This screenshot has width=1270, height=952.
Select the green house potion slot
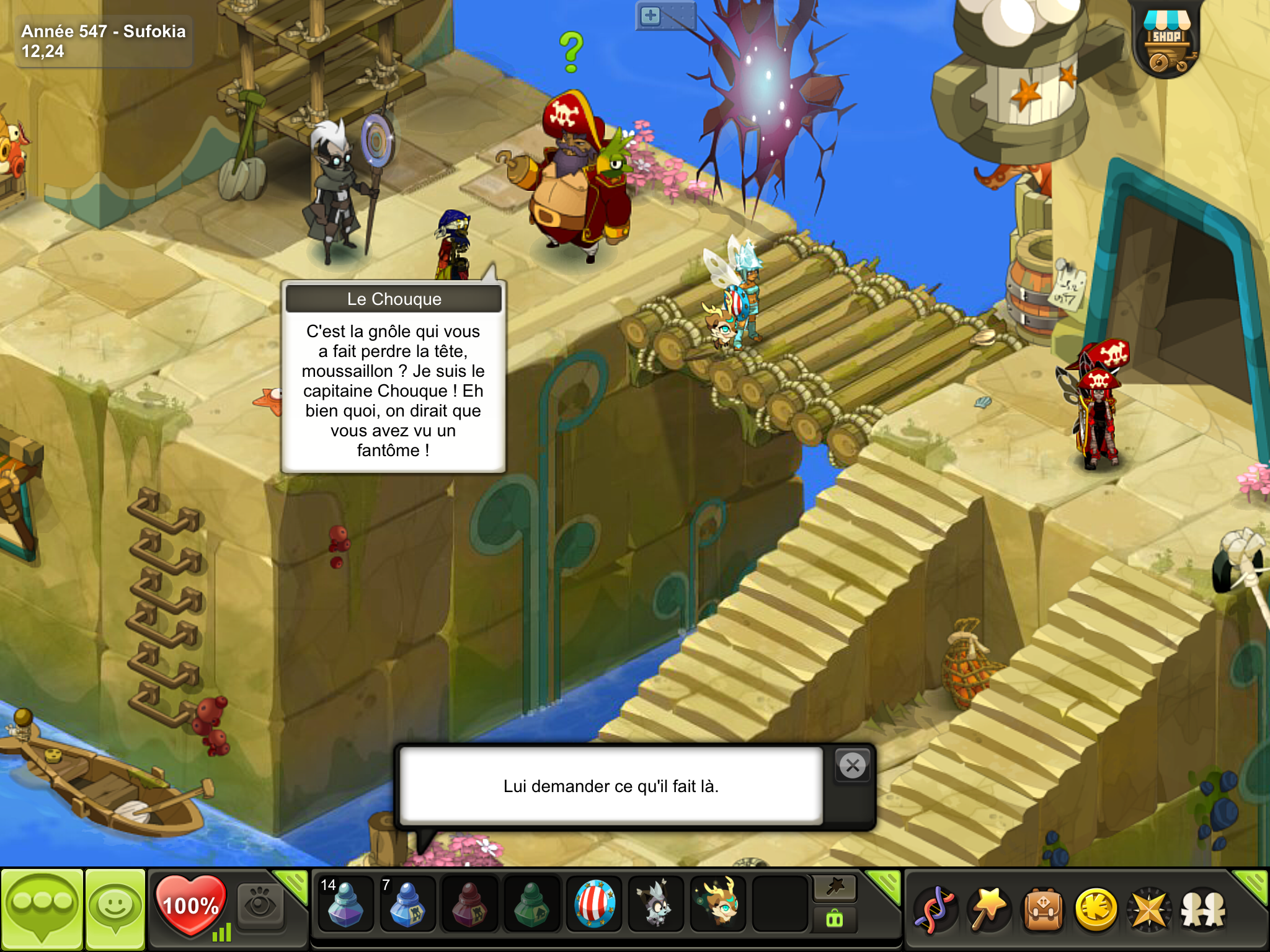[x=531, y=905]
